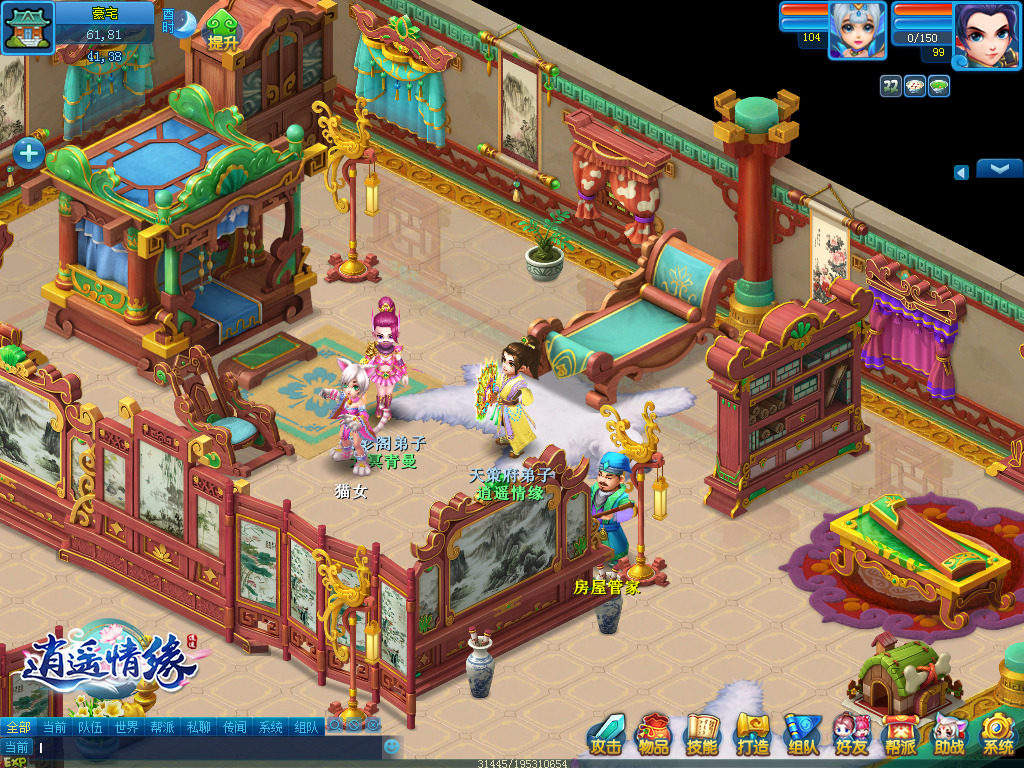
Task: Open the 好友 friends list
Action: click(x=851, y=735)
